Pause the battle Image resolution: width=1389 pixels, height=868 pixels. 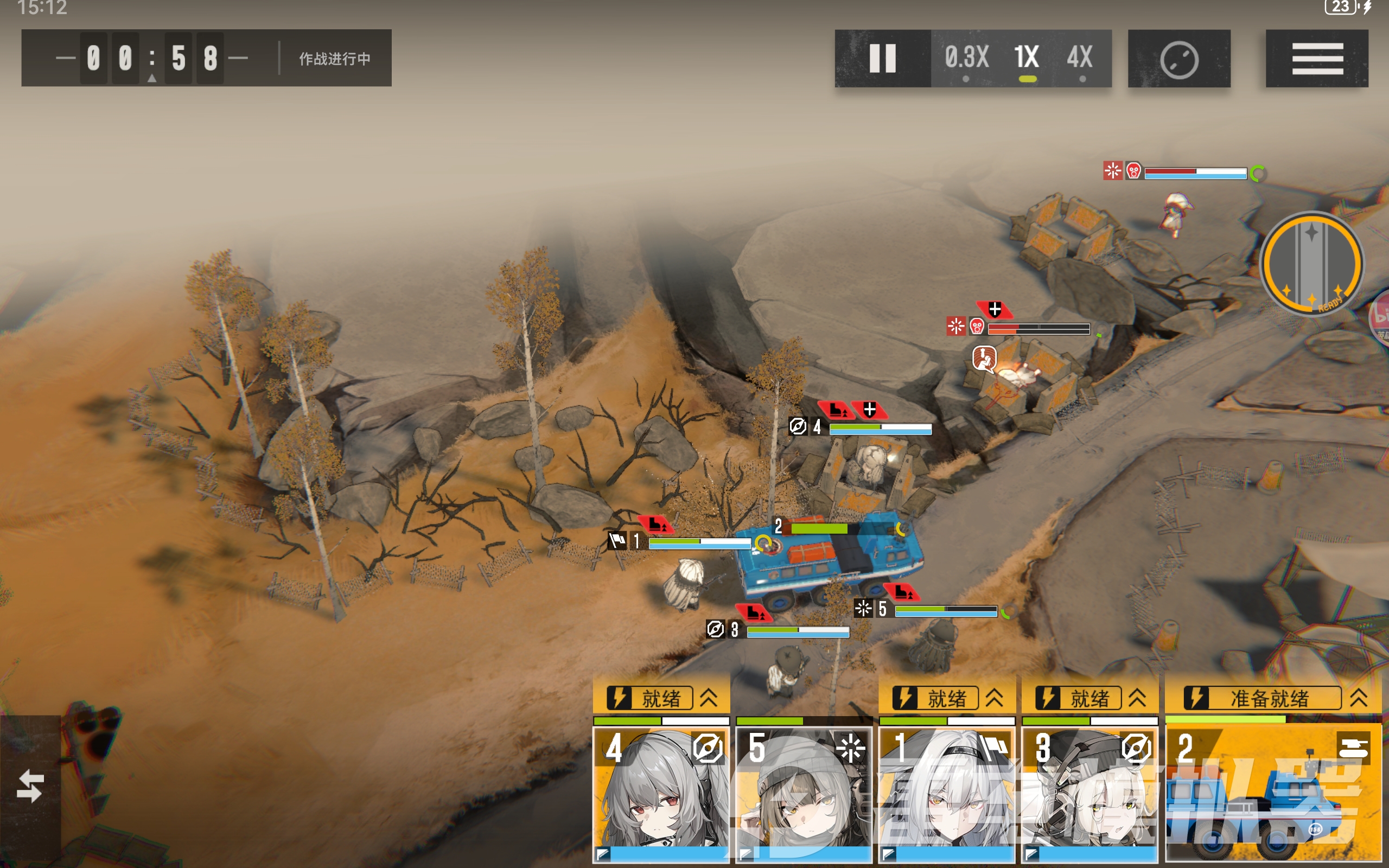882,59
